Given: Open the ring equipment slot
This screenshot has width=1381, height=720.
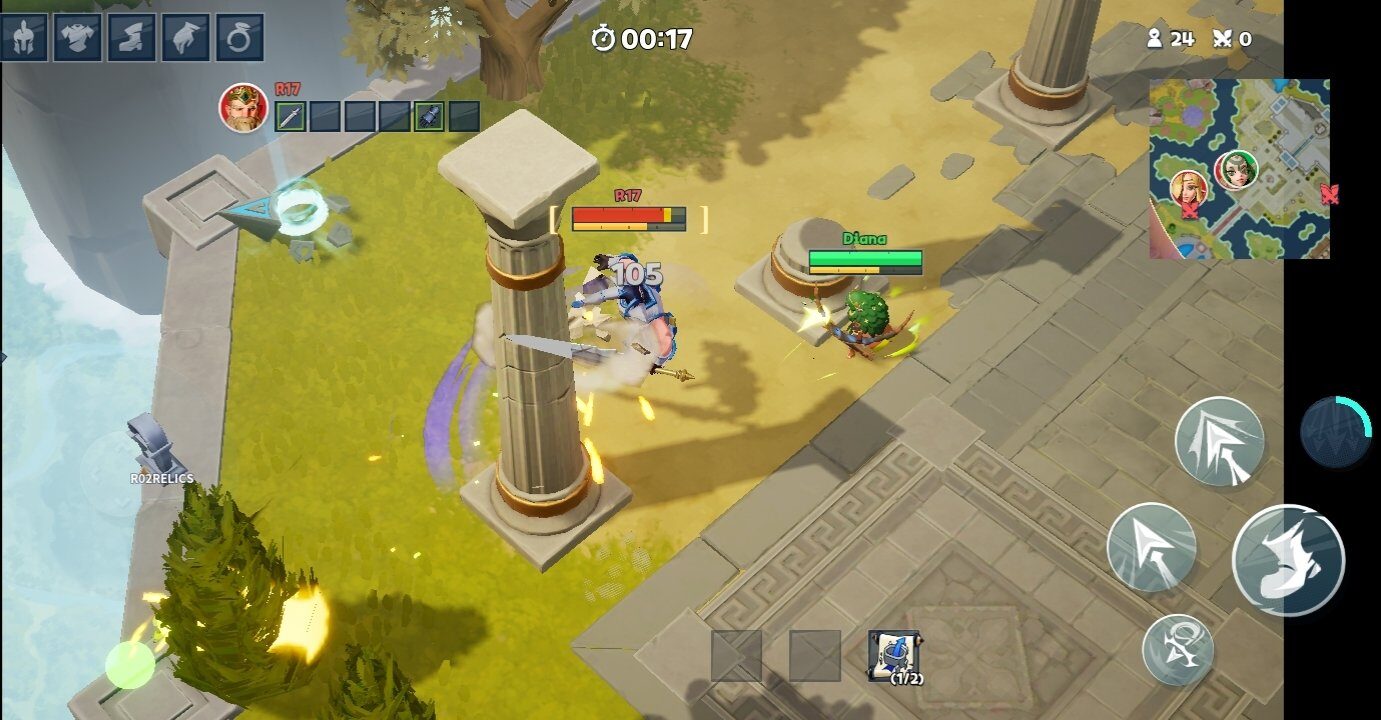Looking at the screenshot, I should coord(240,37).
